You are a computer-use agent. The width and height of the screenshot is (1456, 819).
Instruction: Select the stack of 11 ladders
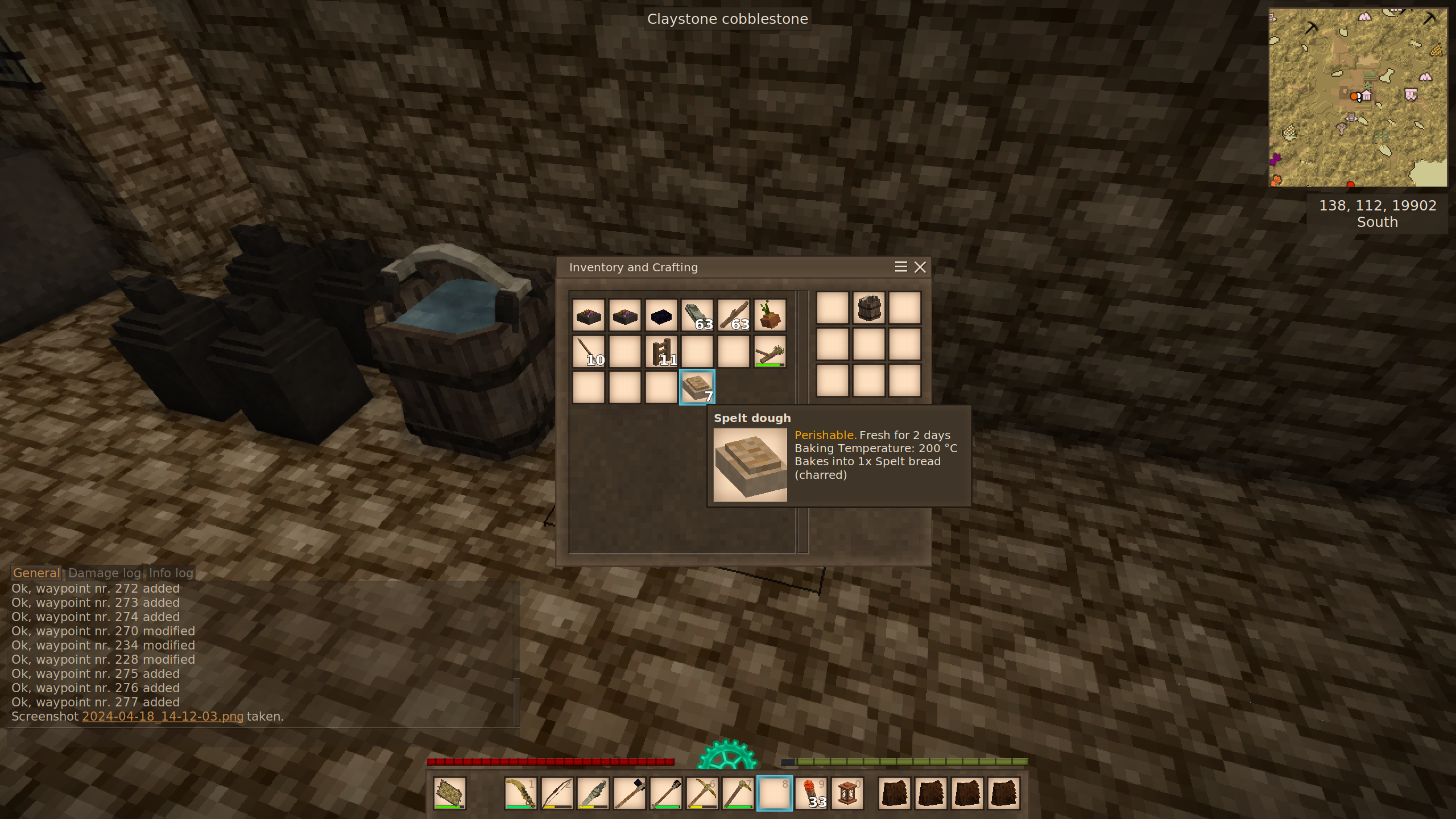pyautogui.click(x=661, y=351)
